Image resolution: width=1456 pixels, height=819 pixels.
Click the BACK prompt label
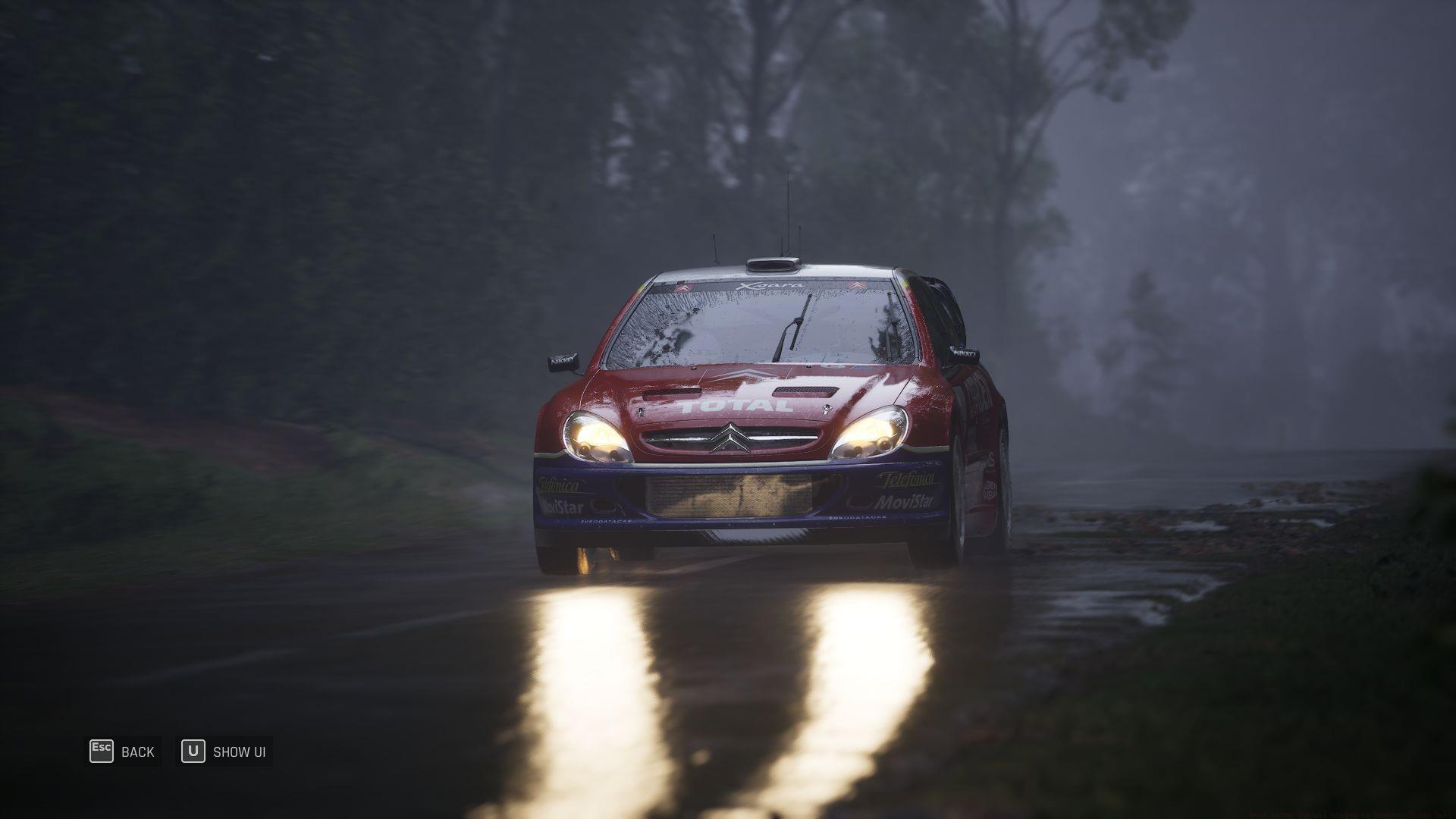coord(137,752)
